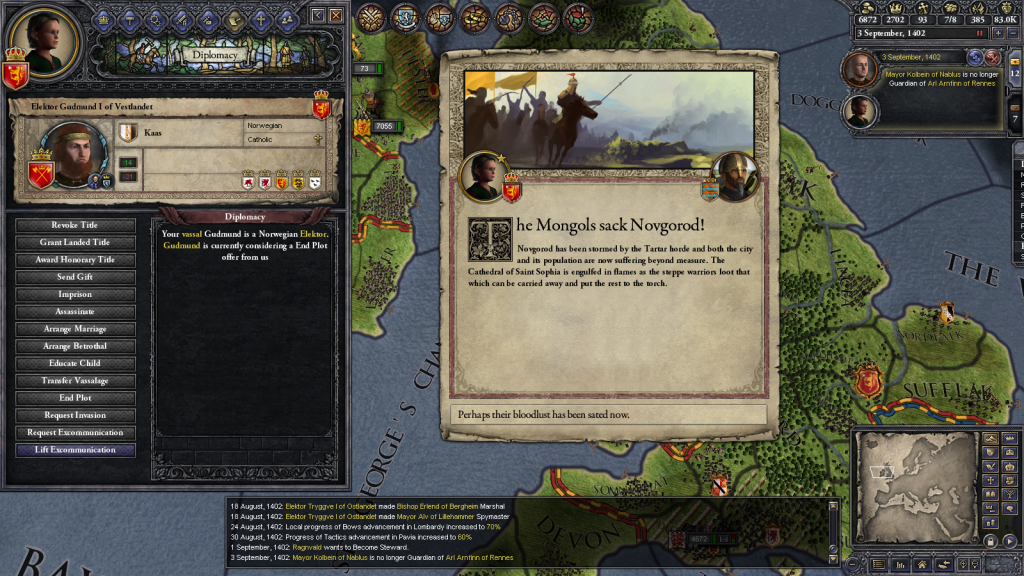Image resolution: width=1024 pixels, height=576 pixels.
Task: Select Lift Excommunication
Action: tap(75, 450)
